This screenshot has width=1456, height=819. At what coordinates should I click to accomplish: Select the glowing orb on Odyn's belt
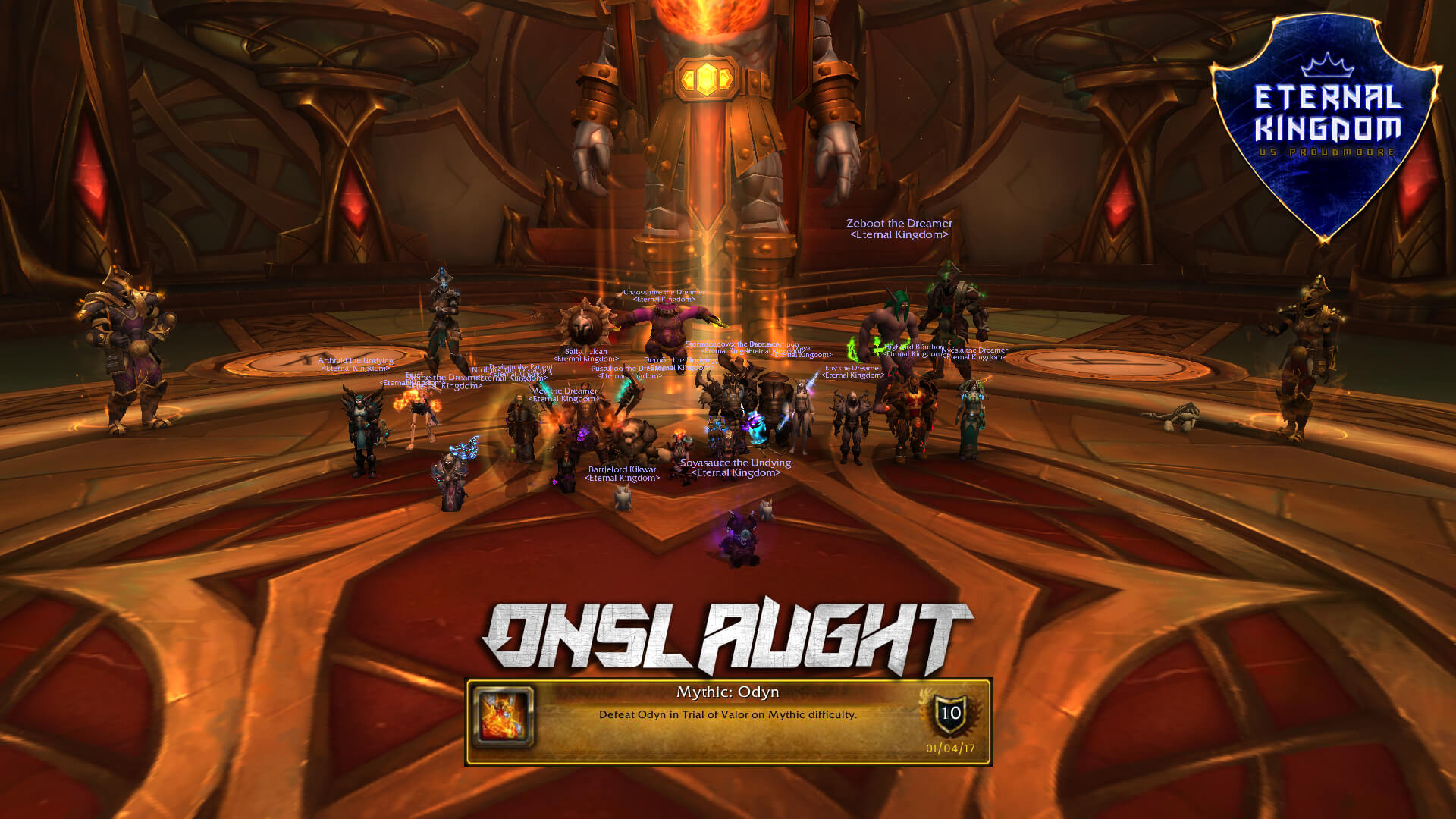(706, 76)
